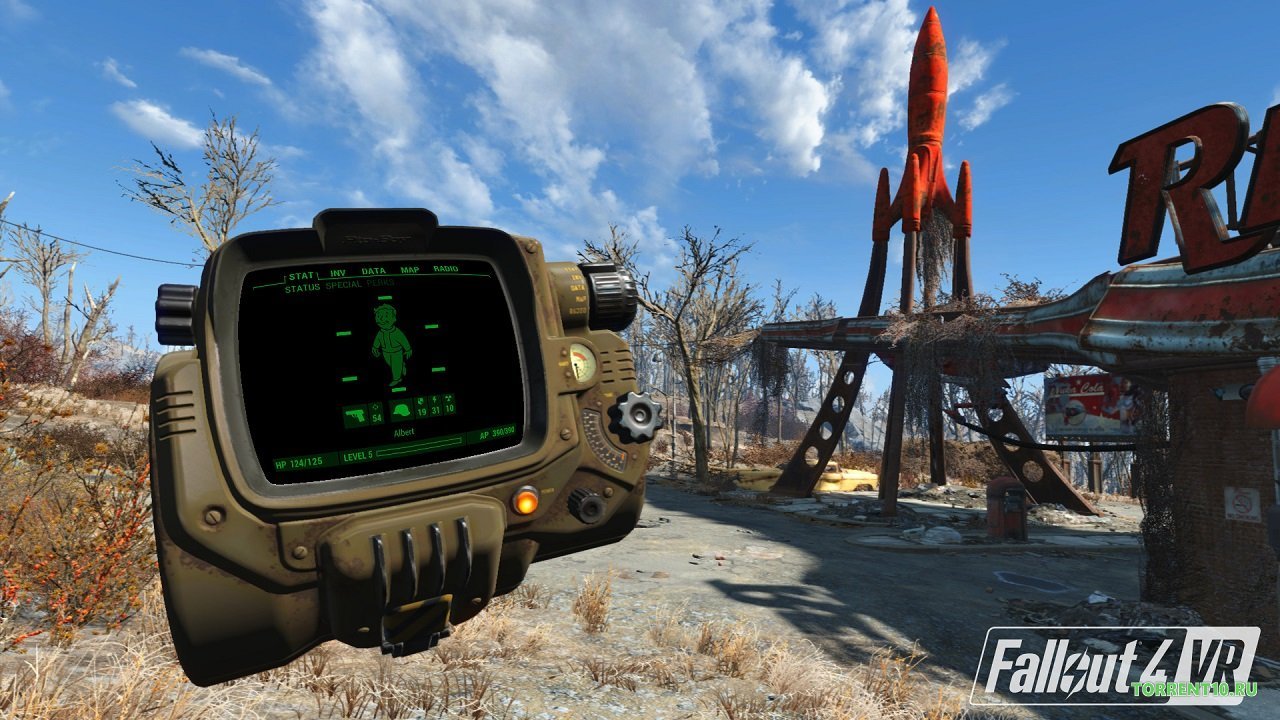This screenshot has height=720, width=1280.
Task: Click the energy resistance lightning icon showing 31
Action: coord(433,403)
